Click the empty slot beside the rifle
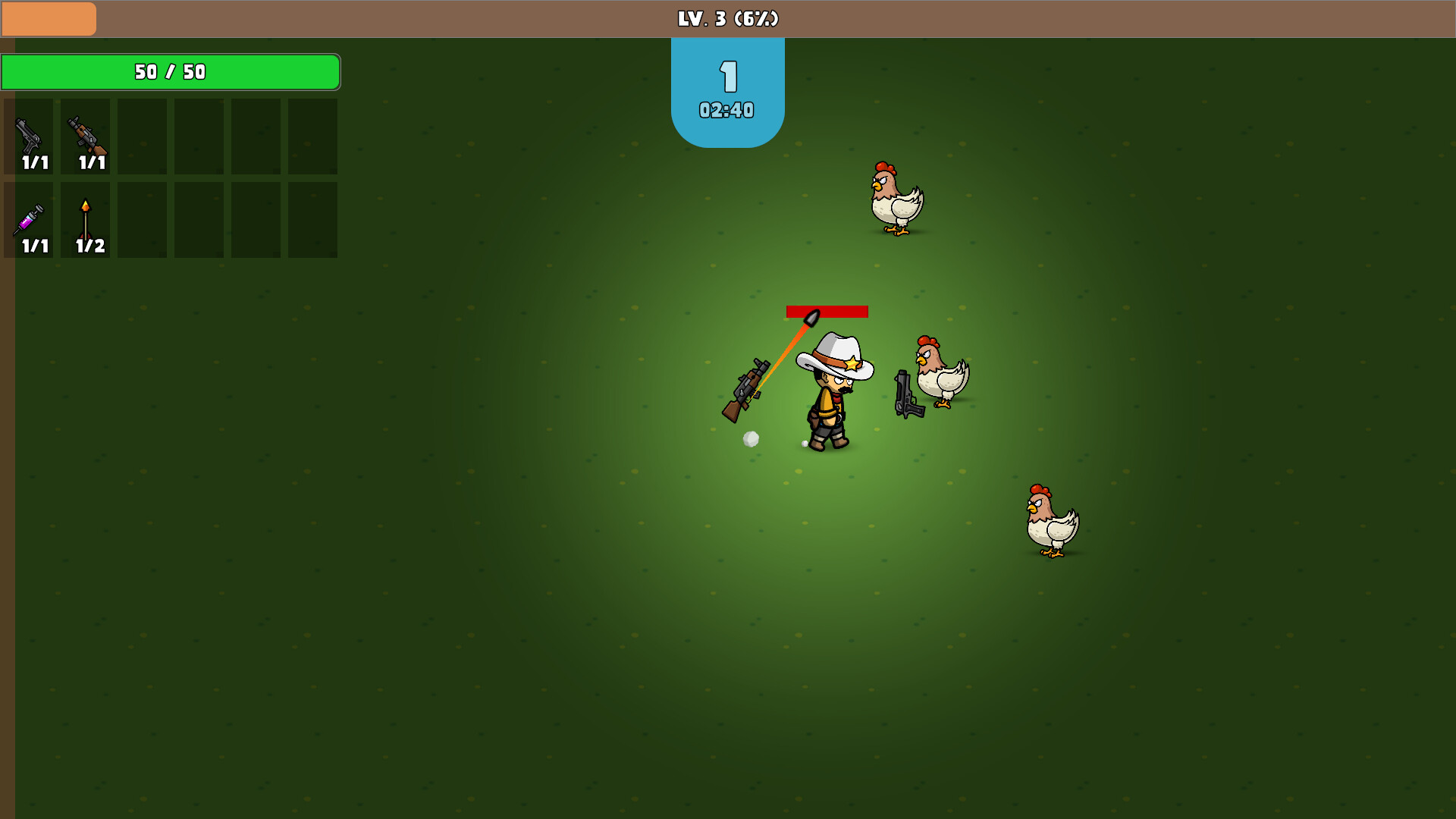This screenshot has height=819, width=1456. 142,136
